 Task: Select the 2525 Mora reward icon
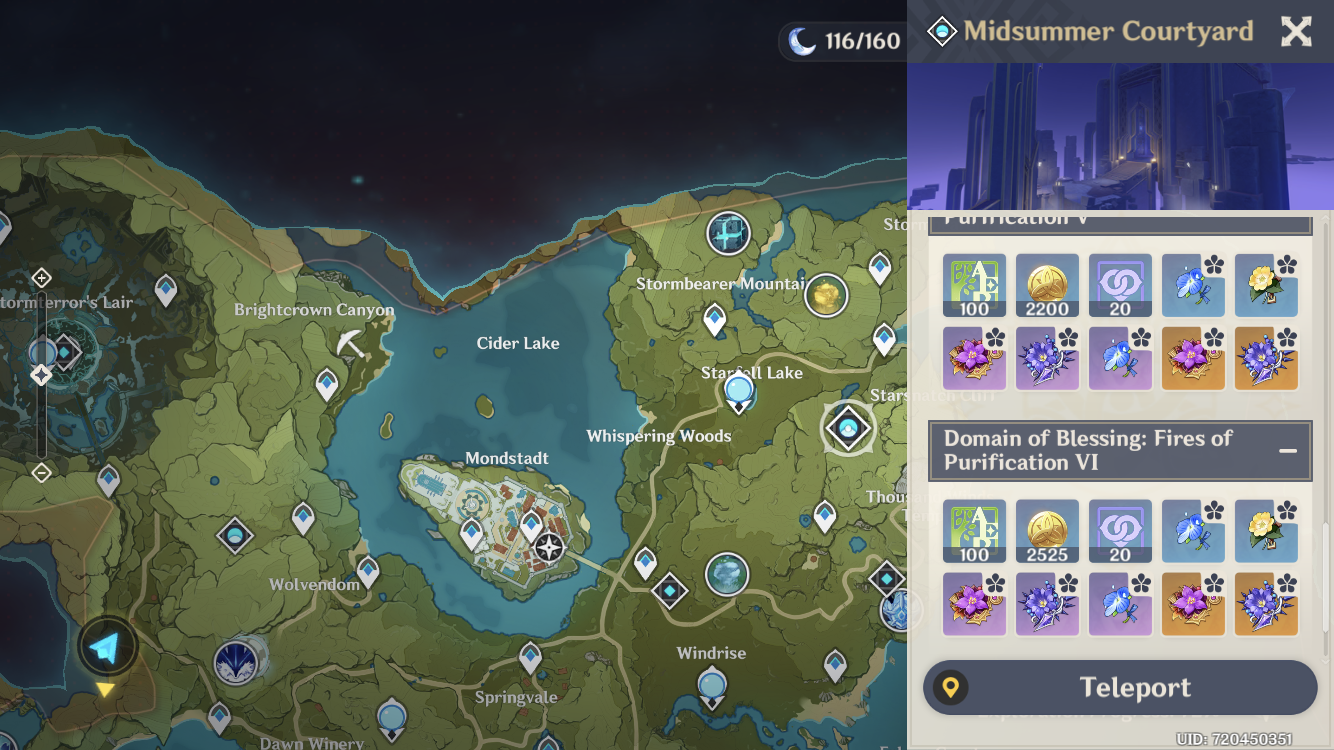click(x=1047, y=531)
